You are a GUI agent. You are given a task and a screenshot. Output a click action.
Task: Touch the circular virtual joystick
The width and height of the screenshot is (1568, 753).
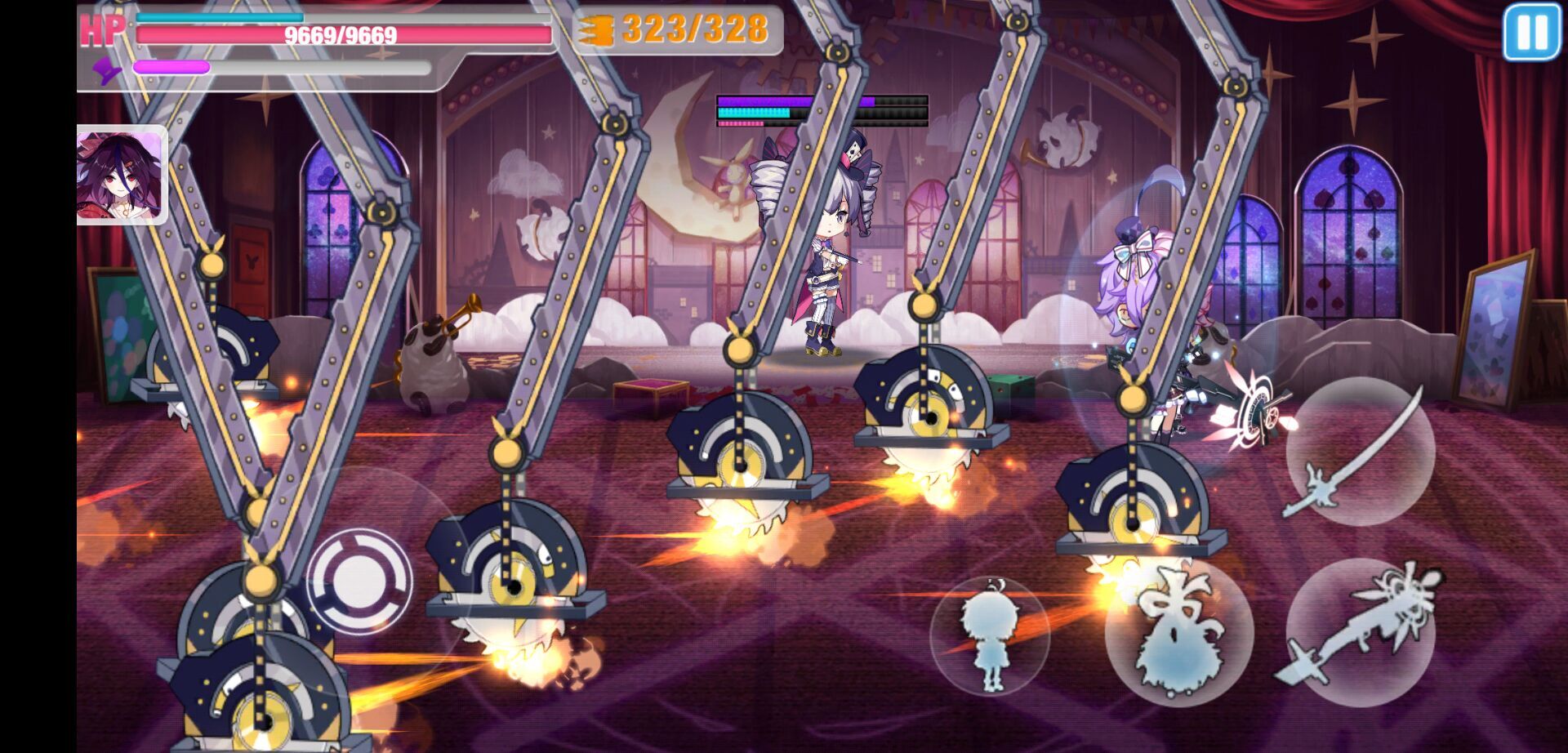(x=359, y=580)
